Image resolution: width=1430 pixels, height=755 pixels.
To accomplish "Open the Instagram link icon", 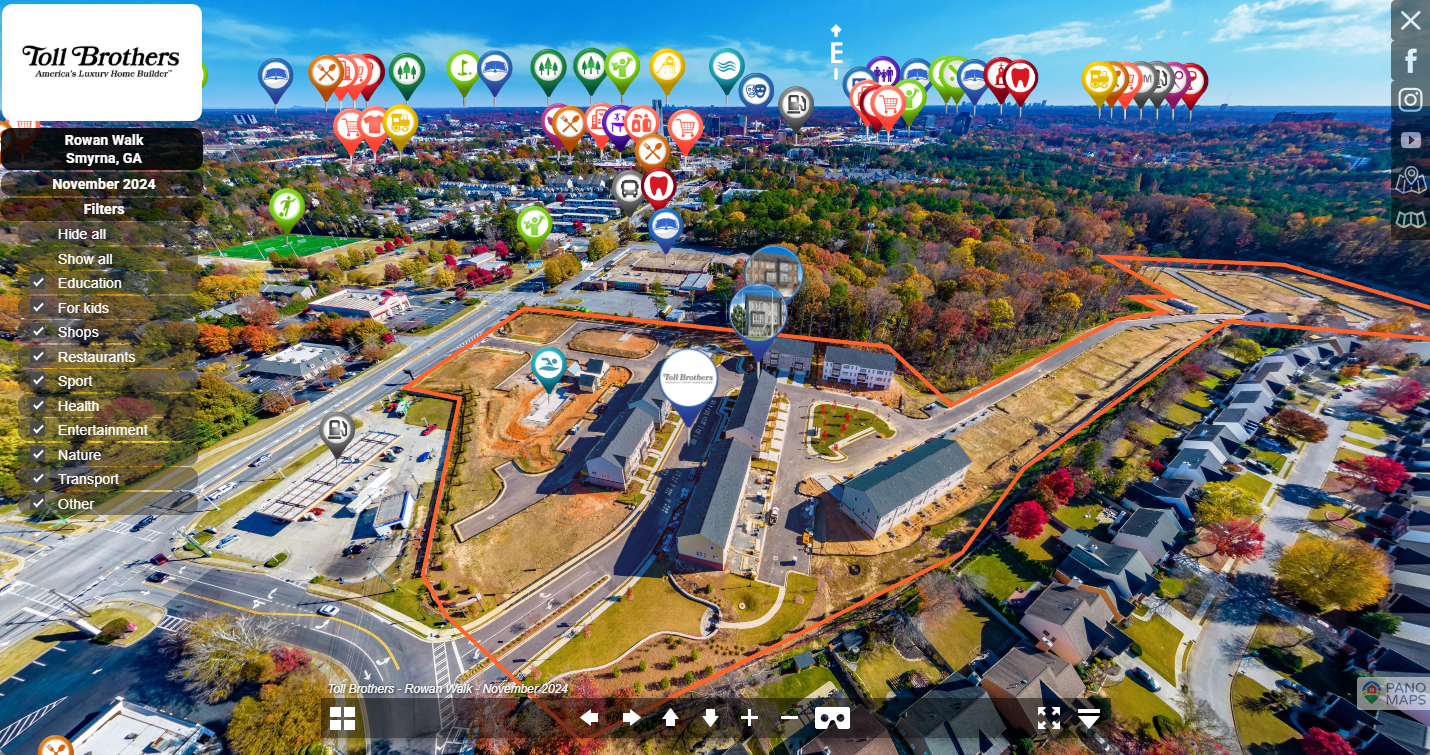I will point(1410,100).
